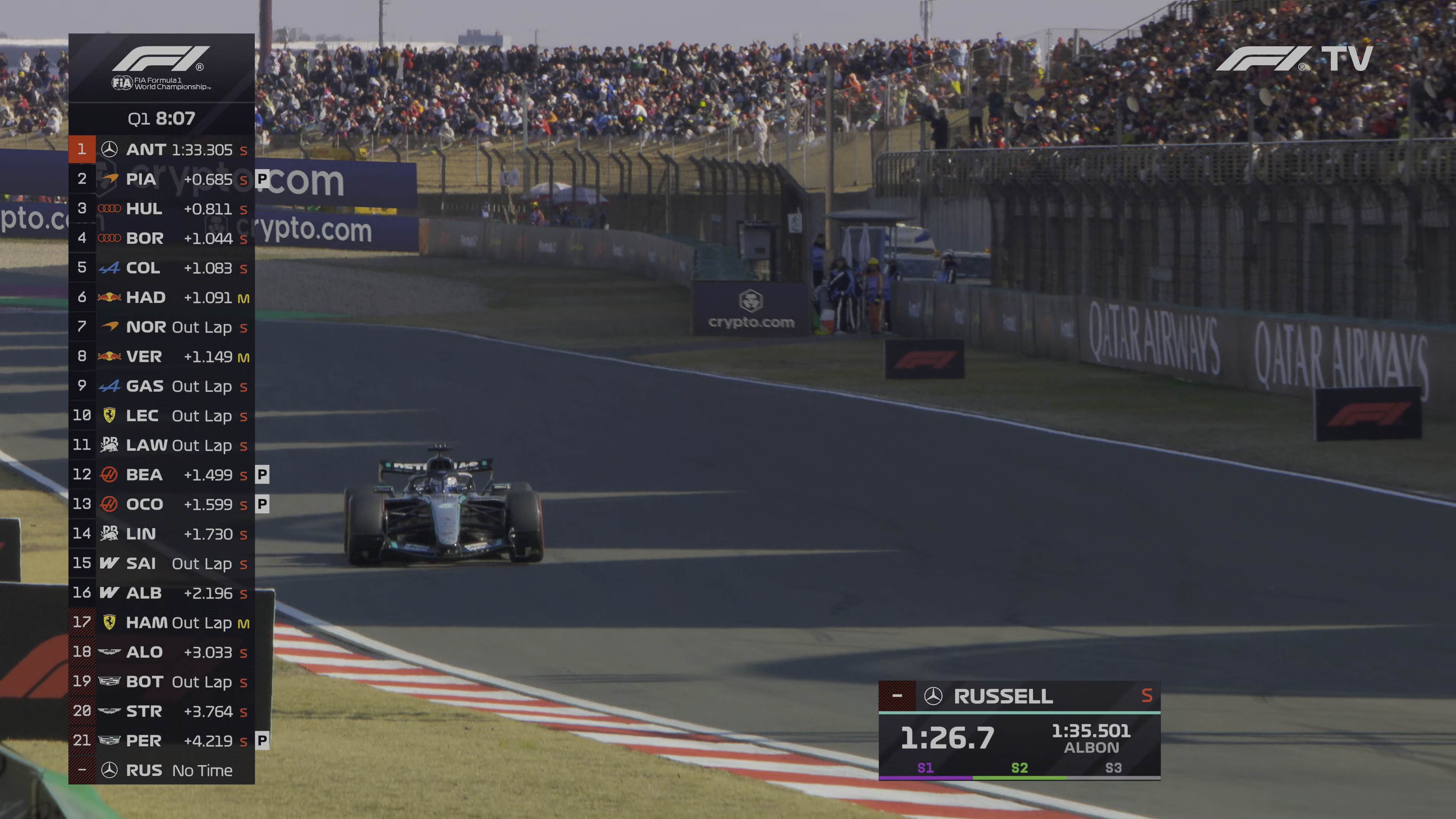Image resolution: width=1456 pixels, height=819 pixels.
Task: Open the RUSSELL lap timing panel
Action: pyautogui.click(x=1019, y=731)
